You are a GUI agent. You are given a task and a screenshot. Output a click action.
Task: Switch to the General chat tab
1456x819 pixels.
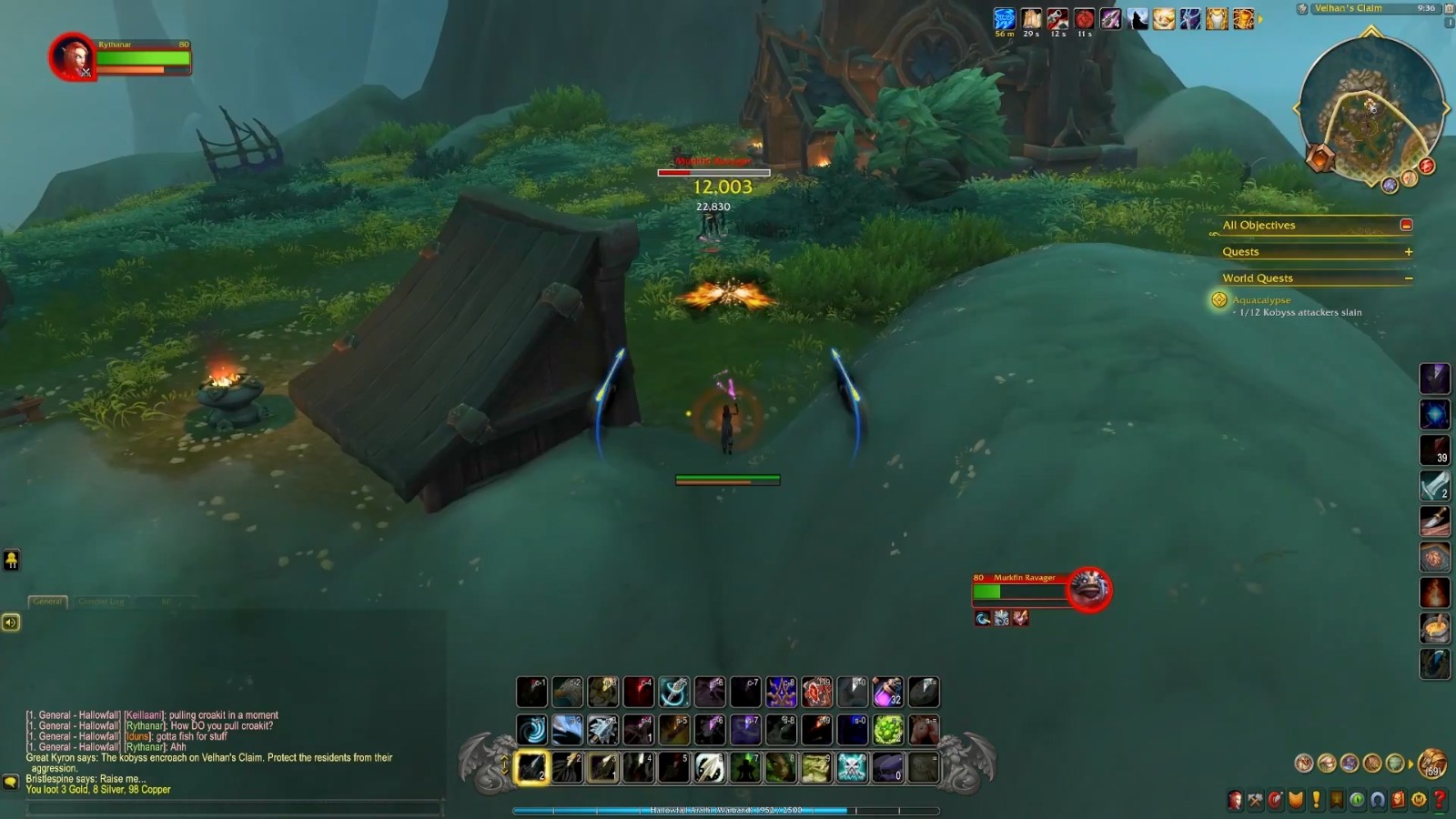point(47,602)
